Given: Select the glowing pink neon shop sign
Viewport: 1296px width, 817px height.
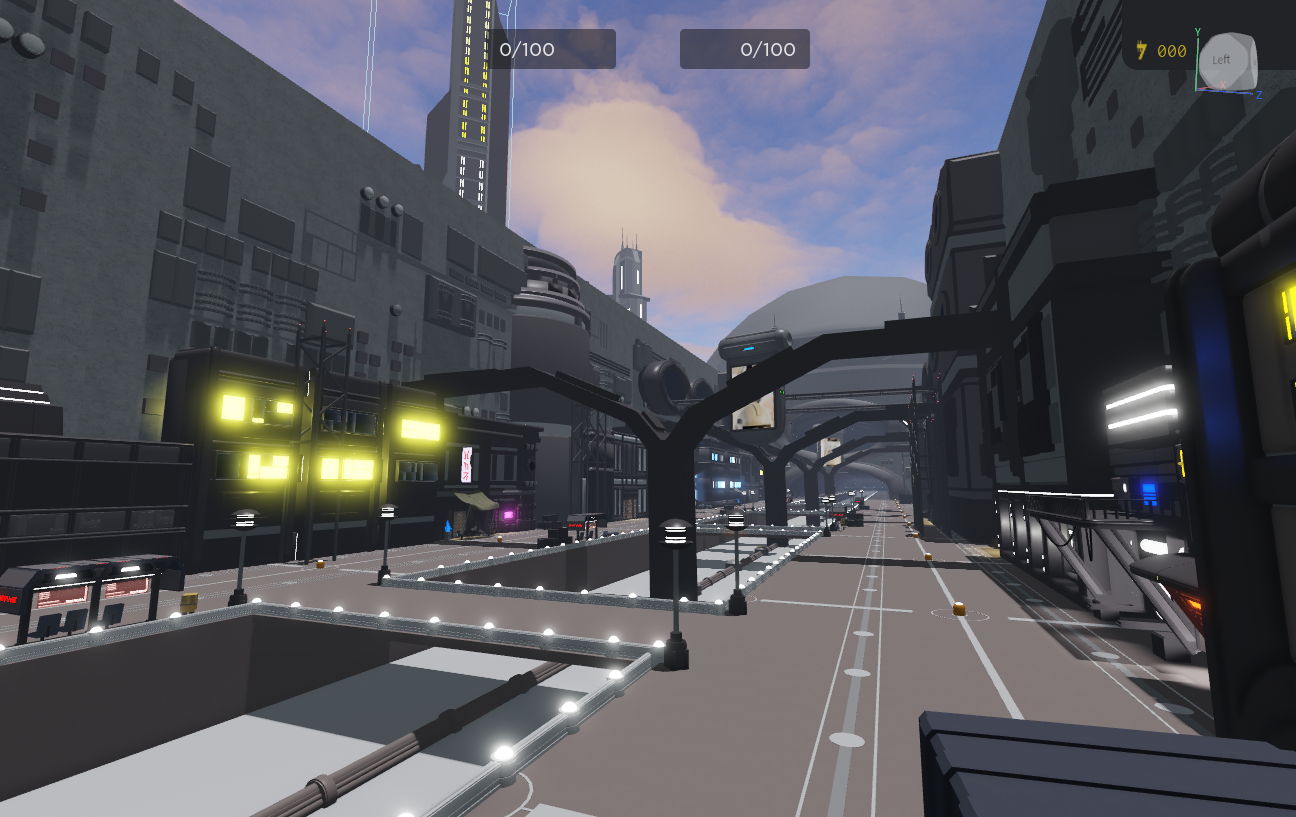Looking at the screenshot, I should tap(508, 515).
